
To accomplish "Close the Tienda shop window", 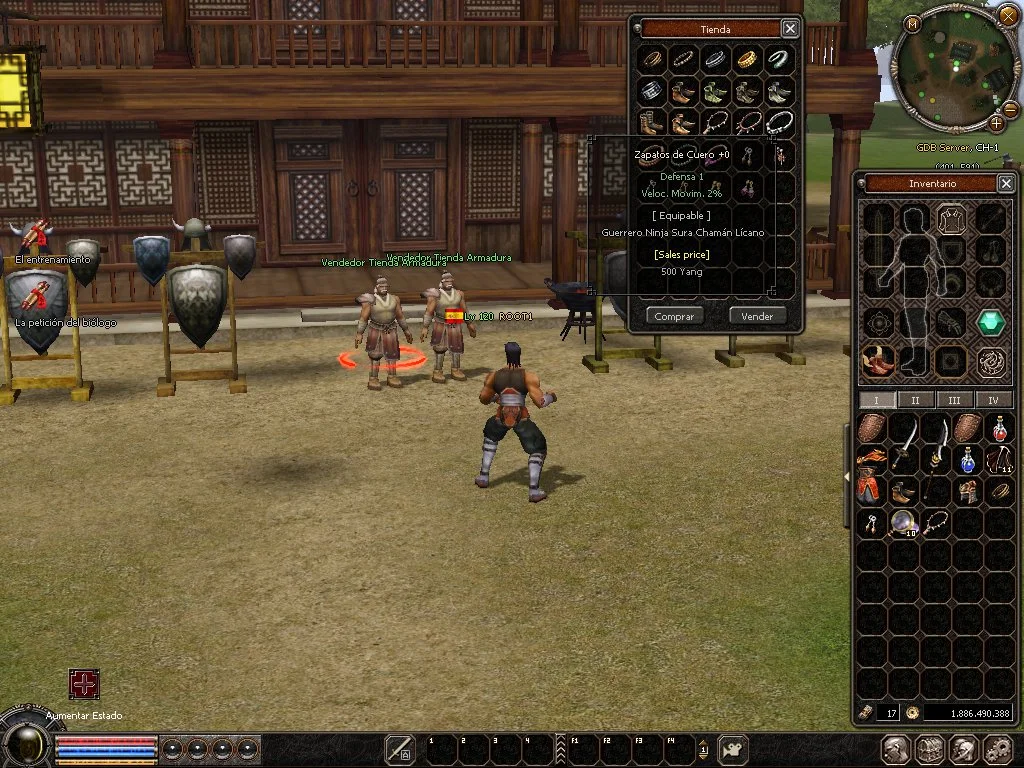I will [x=790, y=29].
